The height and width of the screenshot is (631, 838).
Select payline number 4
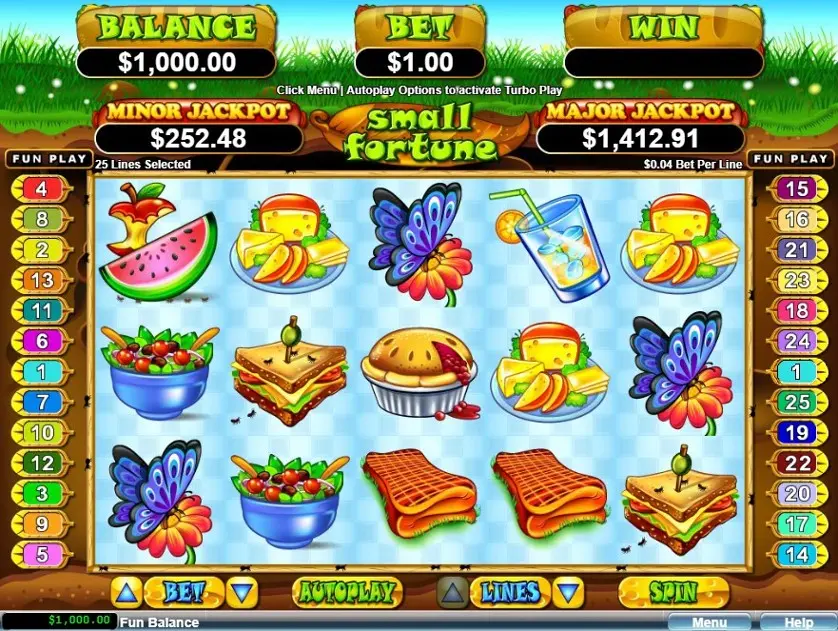[x=41, y=188]
